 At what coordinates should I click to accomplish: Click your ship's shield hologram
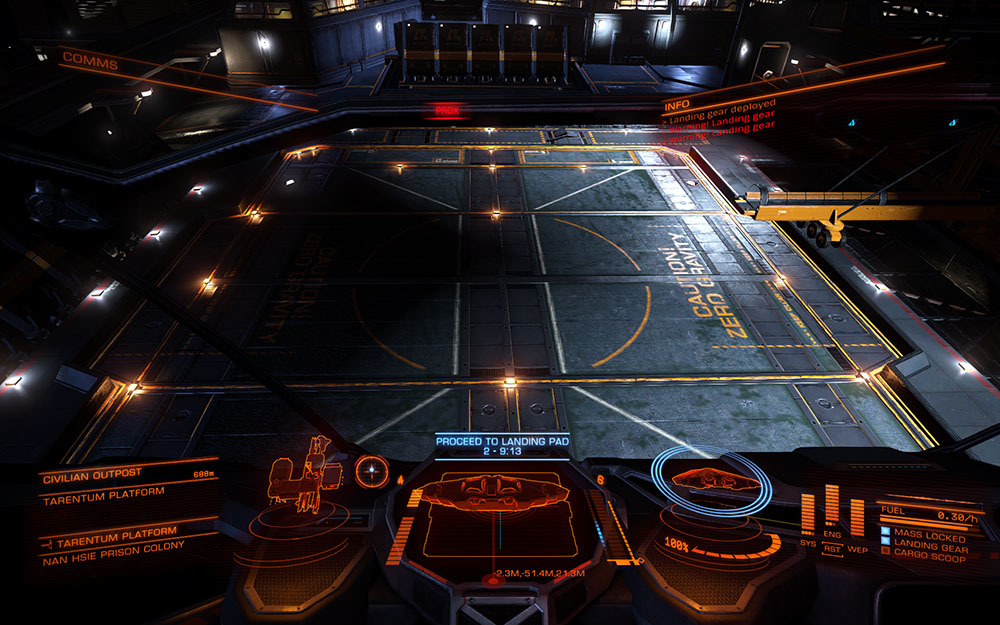711,480
